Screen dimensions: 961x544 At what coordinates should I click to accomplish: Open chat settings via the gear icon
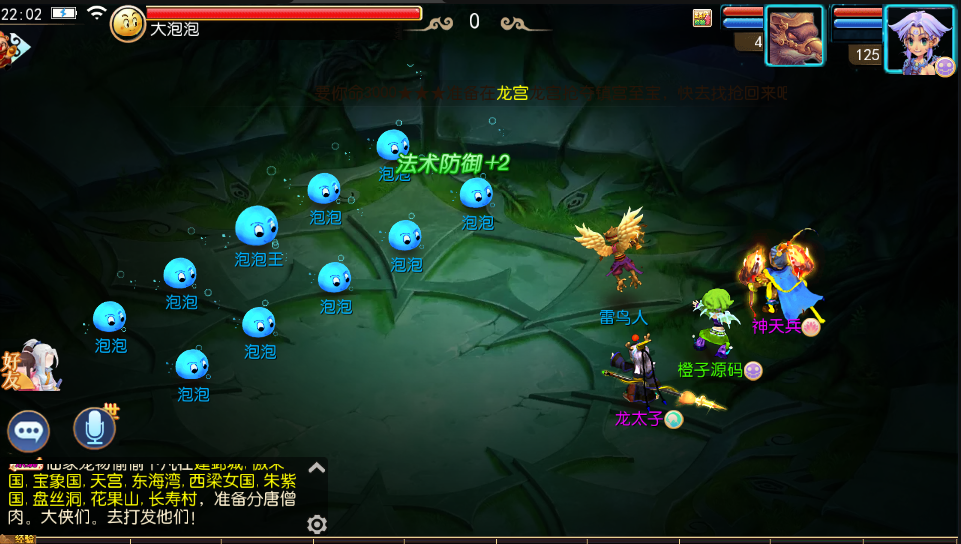pos(317,524)
